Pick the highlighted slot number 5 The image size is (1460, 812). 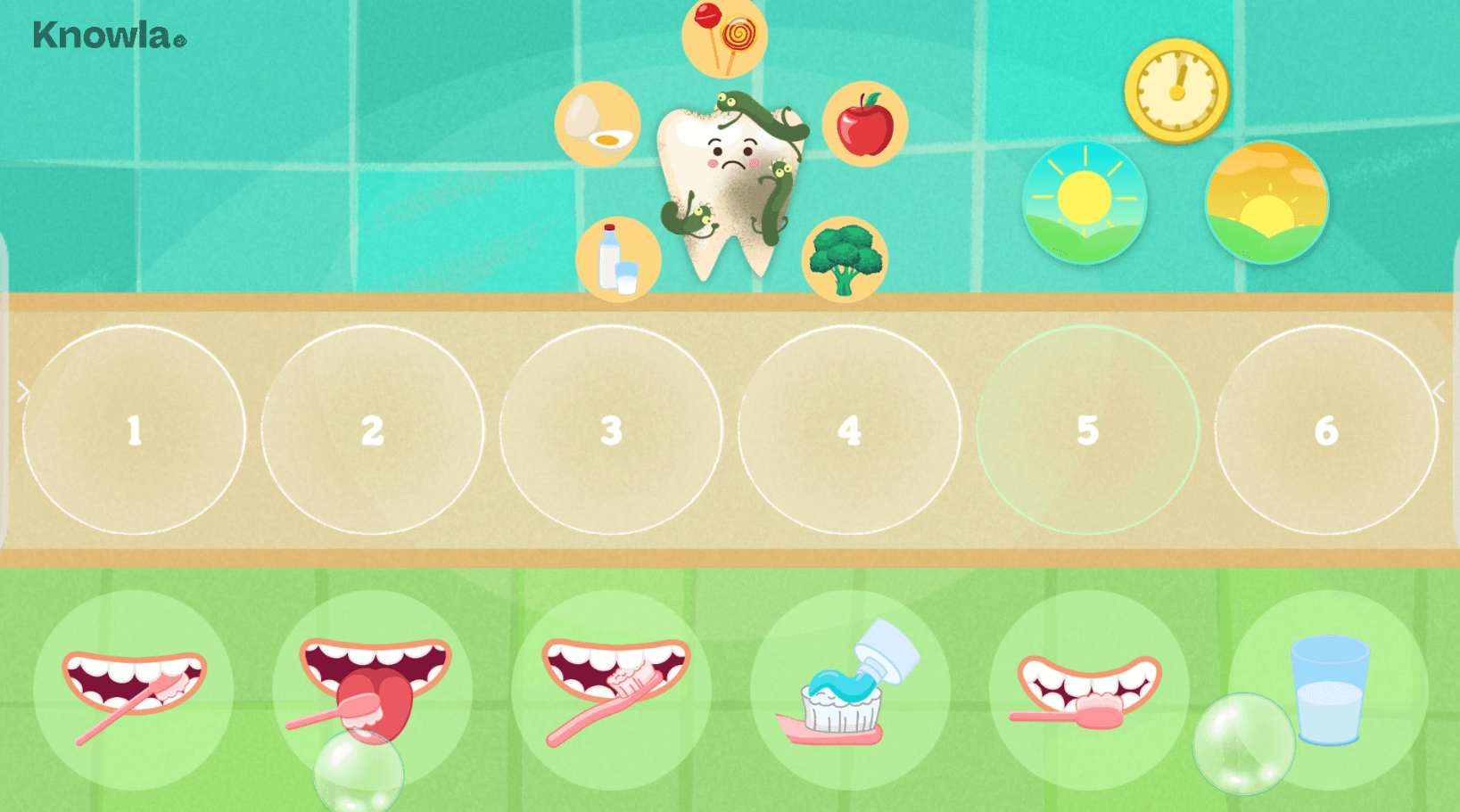tap(1087, 430)
